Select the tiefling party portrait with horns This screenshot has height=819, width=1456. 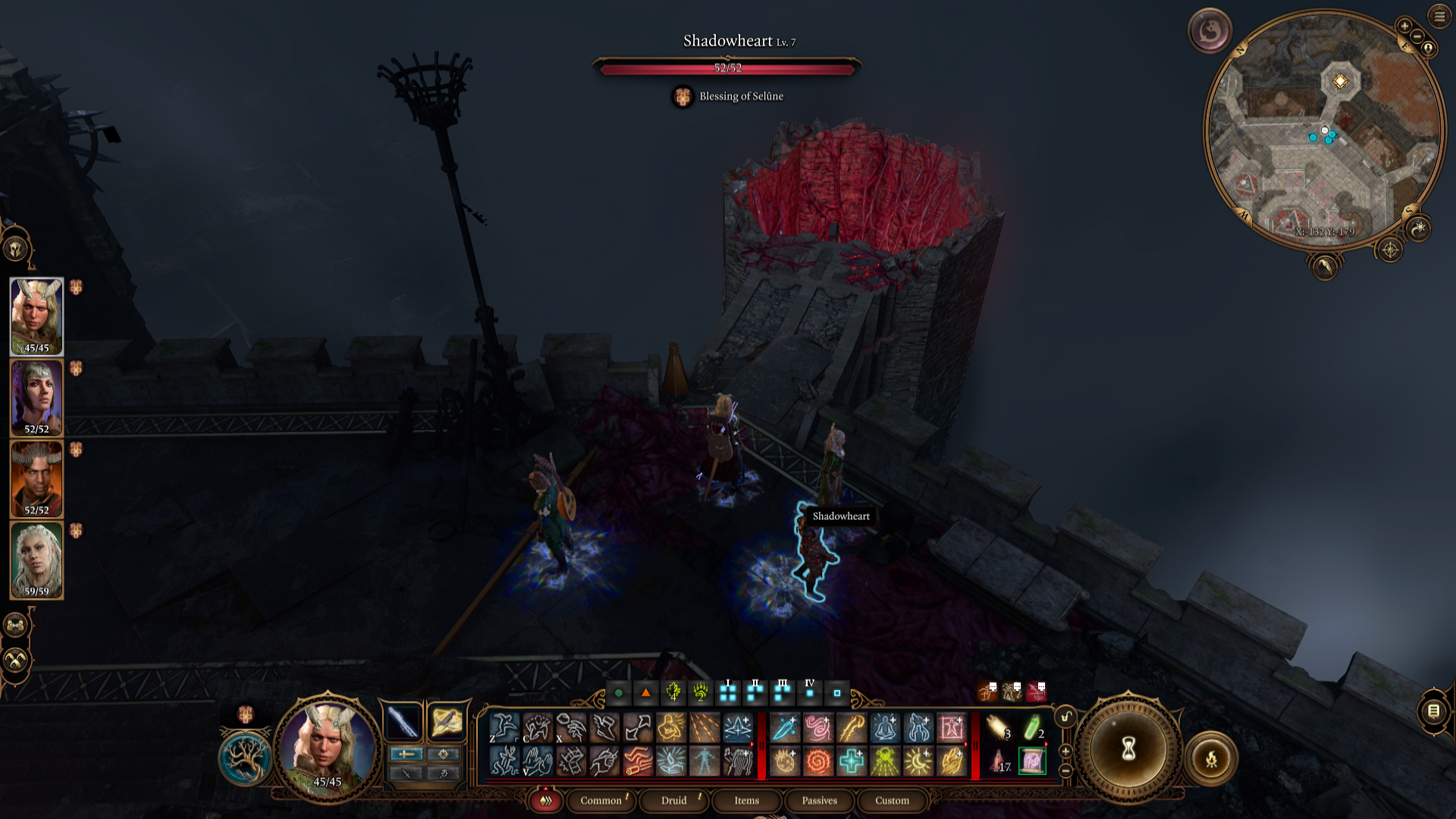tap(36, 479)
